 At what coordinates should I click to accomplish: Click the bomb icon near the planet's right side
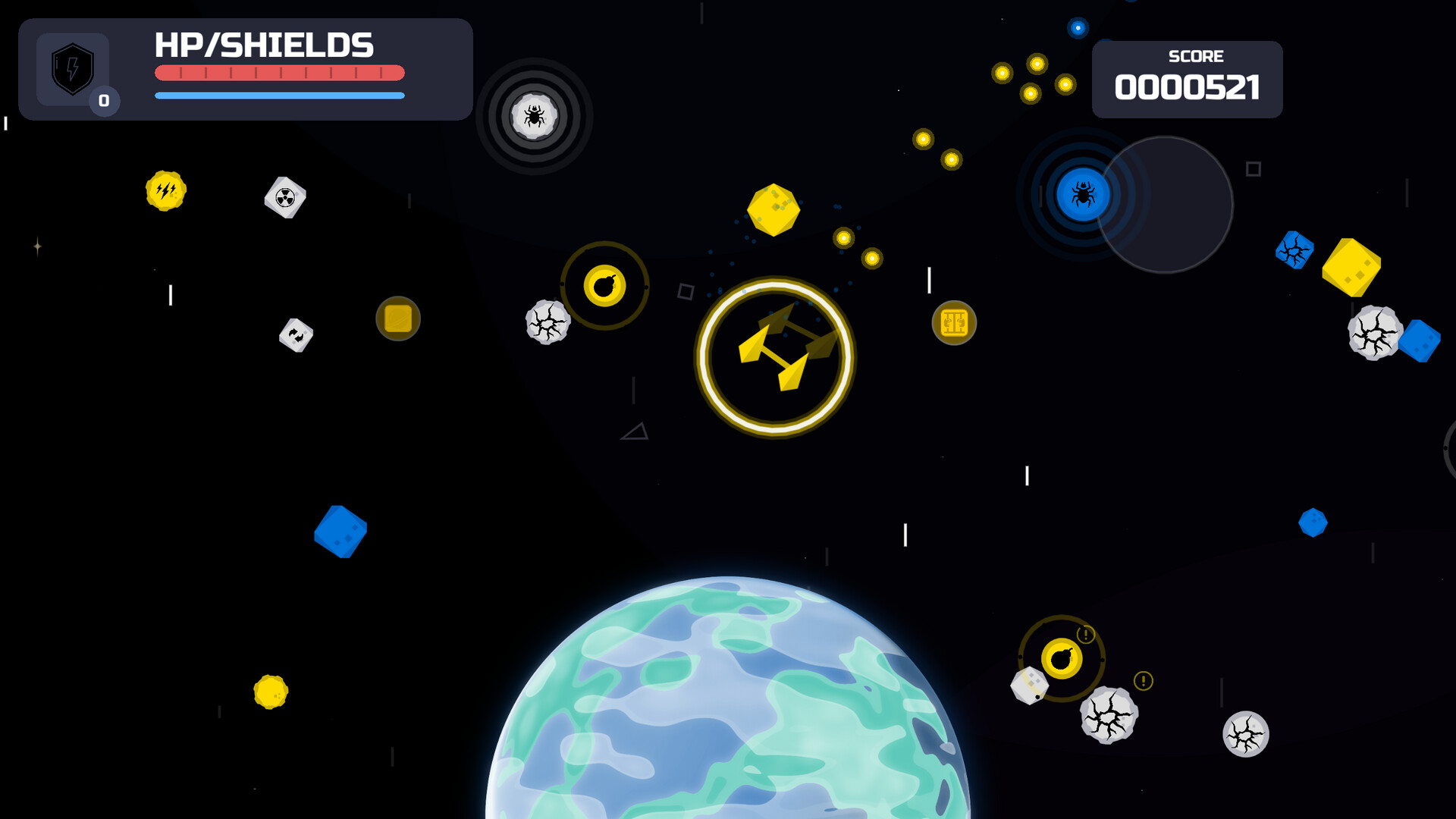tap(1061, 659)
